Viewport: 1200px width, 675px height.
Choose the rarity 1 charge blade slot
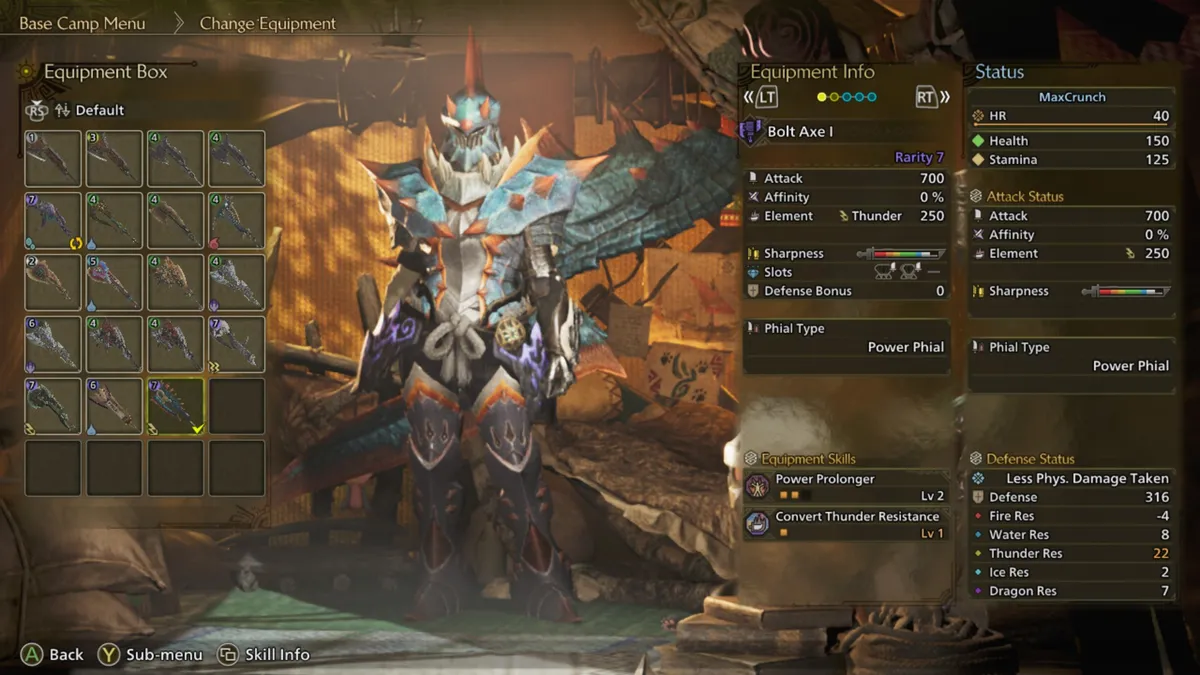tap(53, 159)
